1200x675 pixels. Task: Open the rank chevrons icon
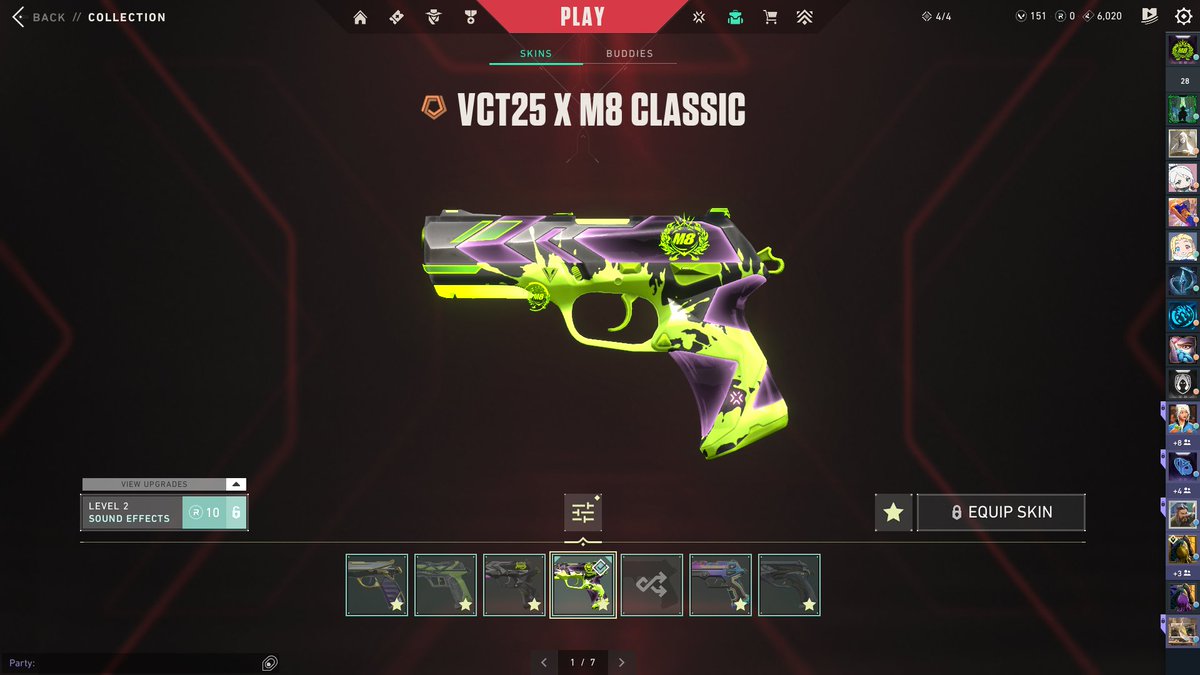[x=804, y=17]
